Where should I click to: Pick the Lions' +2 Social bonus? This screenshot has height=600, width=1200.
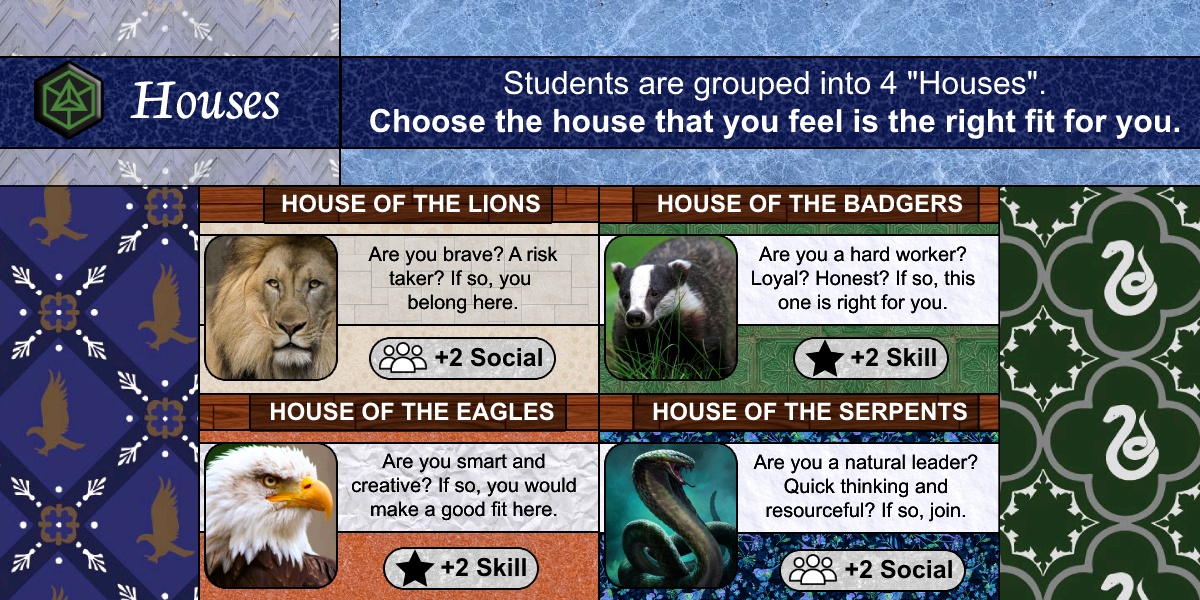click(462, 358)
